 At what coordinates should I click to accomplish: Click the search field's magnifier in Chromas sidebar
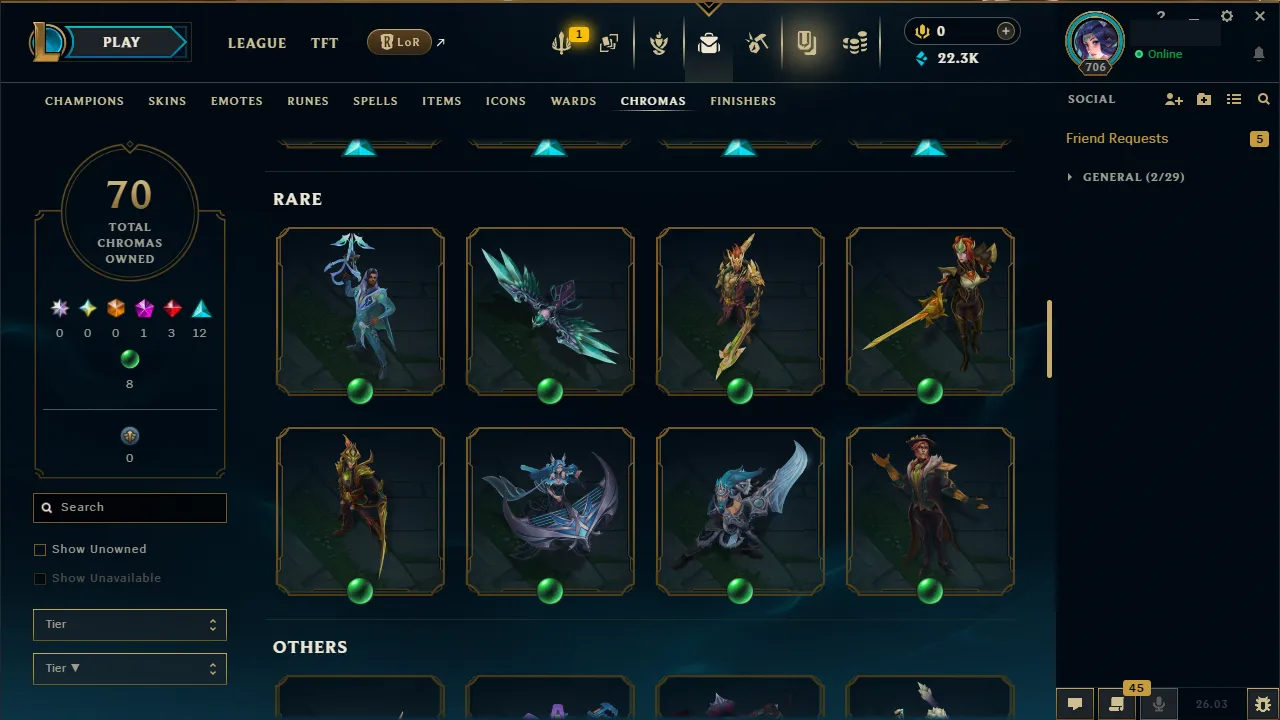pos(47,507)
